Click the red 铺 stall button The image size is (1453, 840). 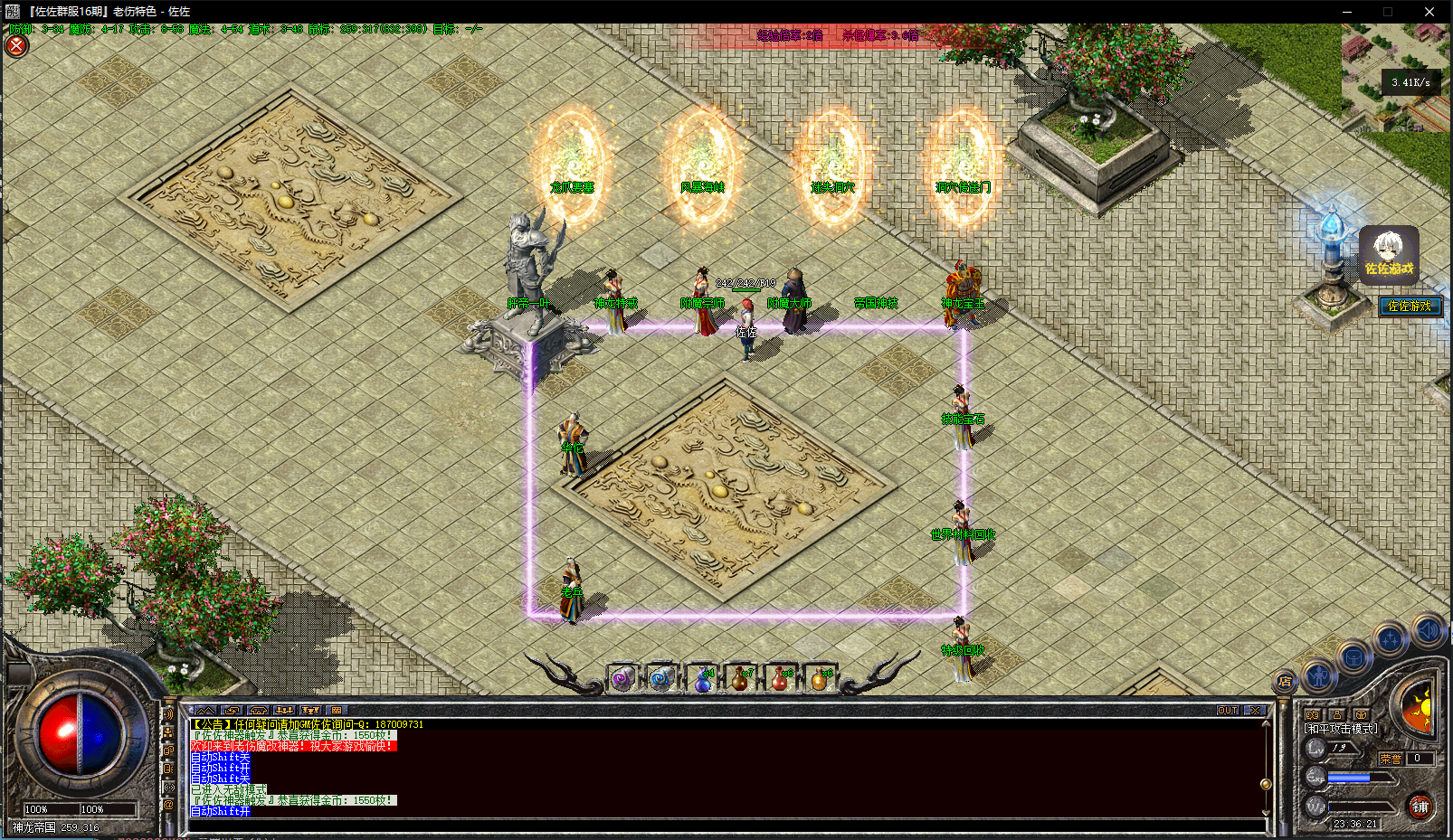pyautogui.click(x=1420, y=807)
